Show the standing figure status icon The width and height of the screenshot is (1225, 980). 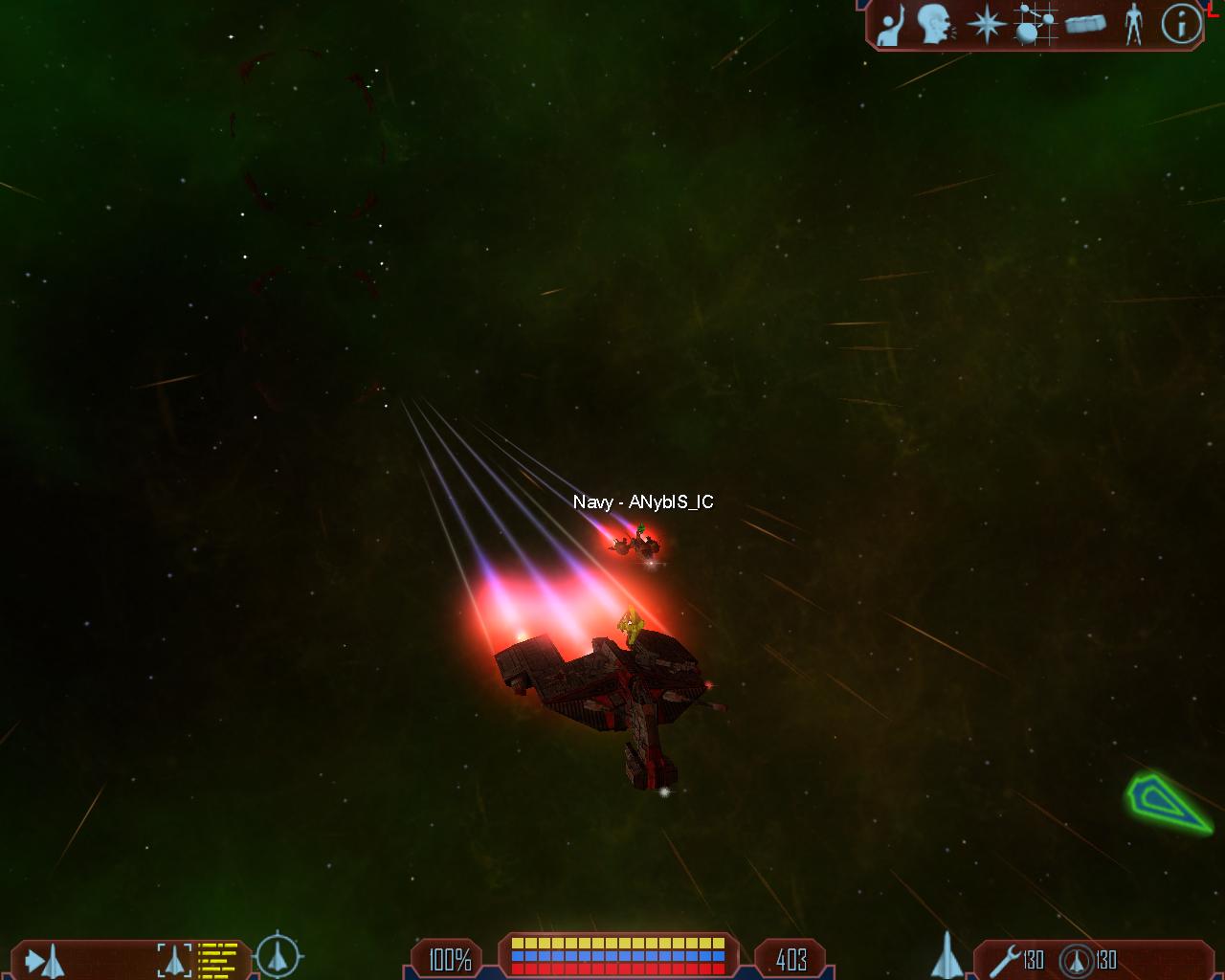point(1134,25)
